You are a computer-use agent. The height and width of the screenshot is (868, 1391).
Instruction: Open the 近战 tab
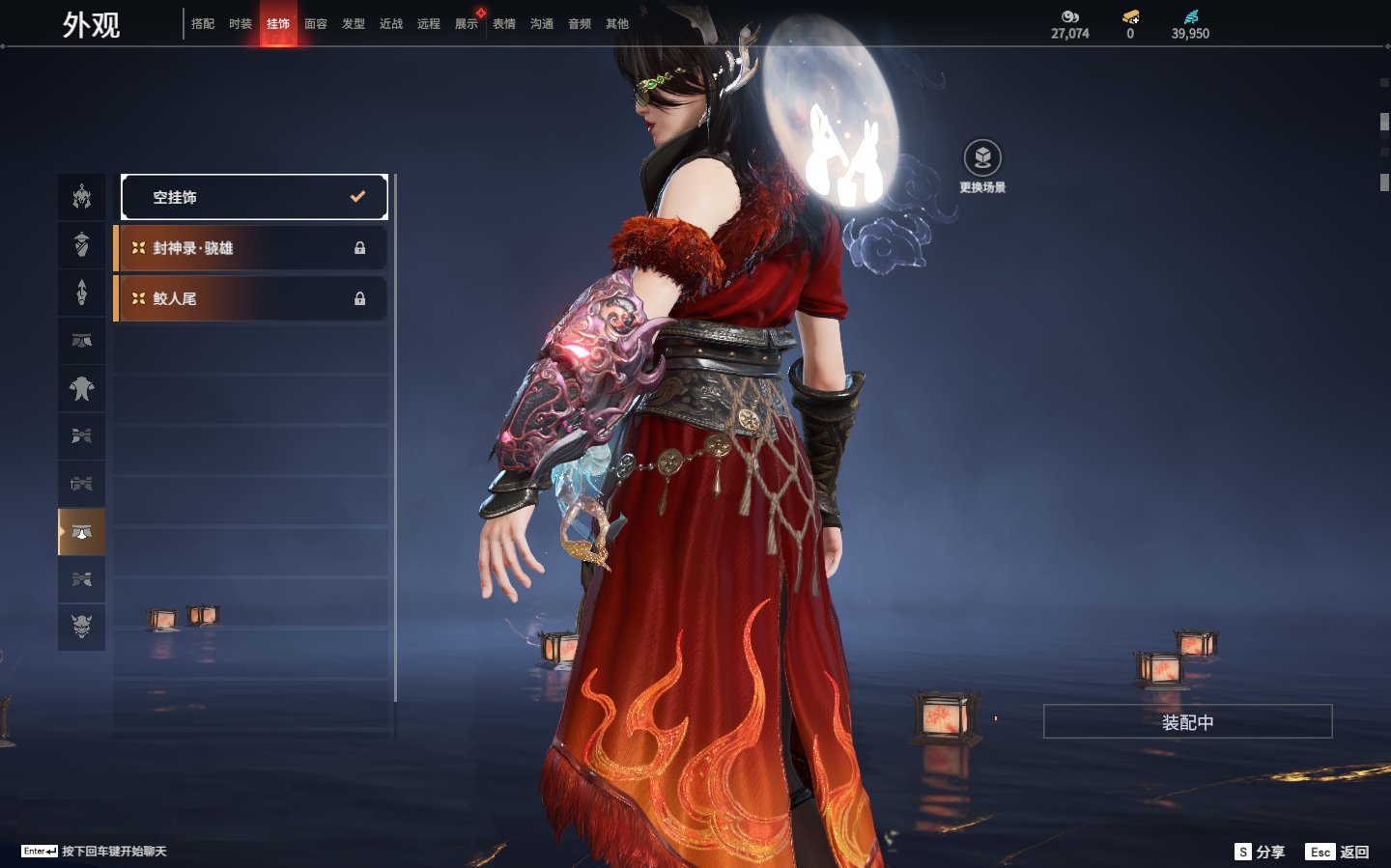coord(391,24)
